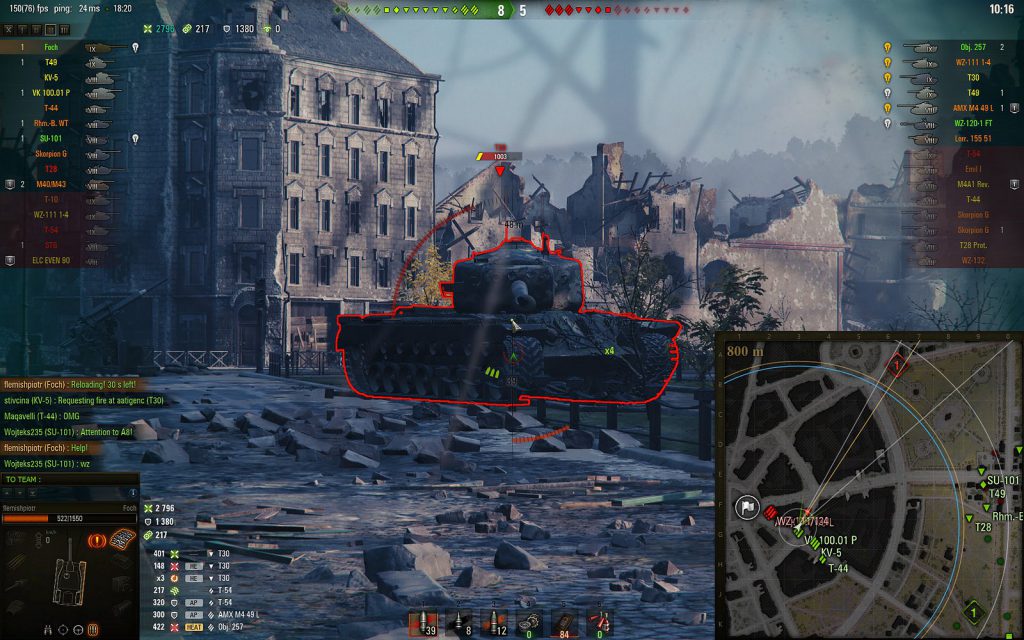Viewport: 1024px width, 640px height.
Task: Pick KV-5 from the allied team list
Action: point(52,77)
